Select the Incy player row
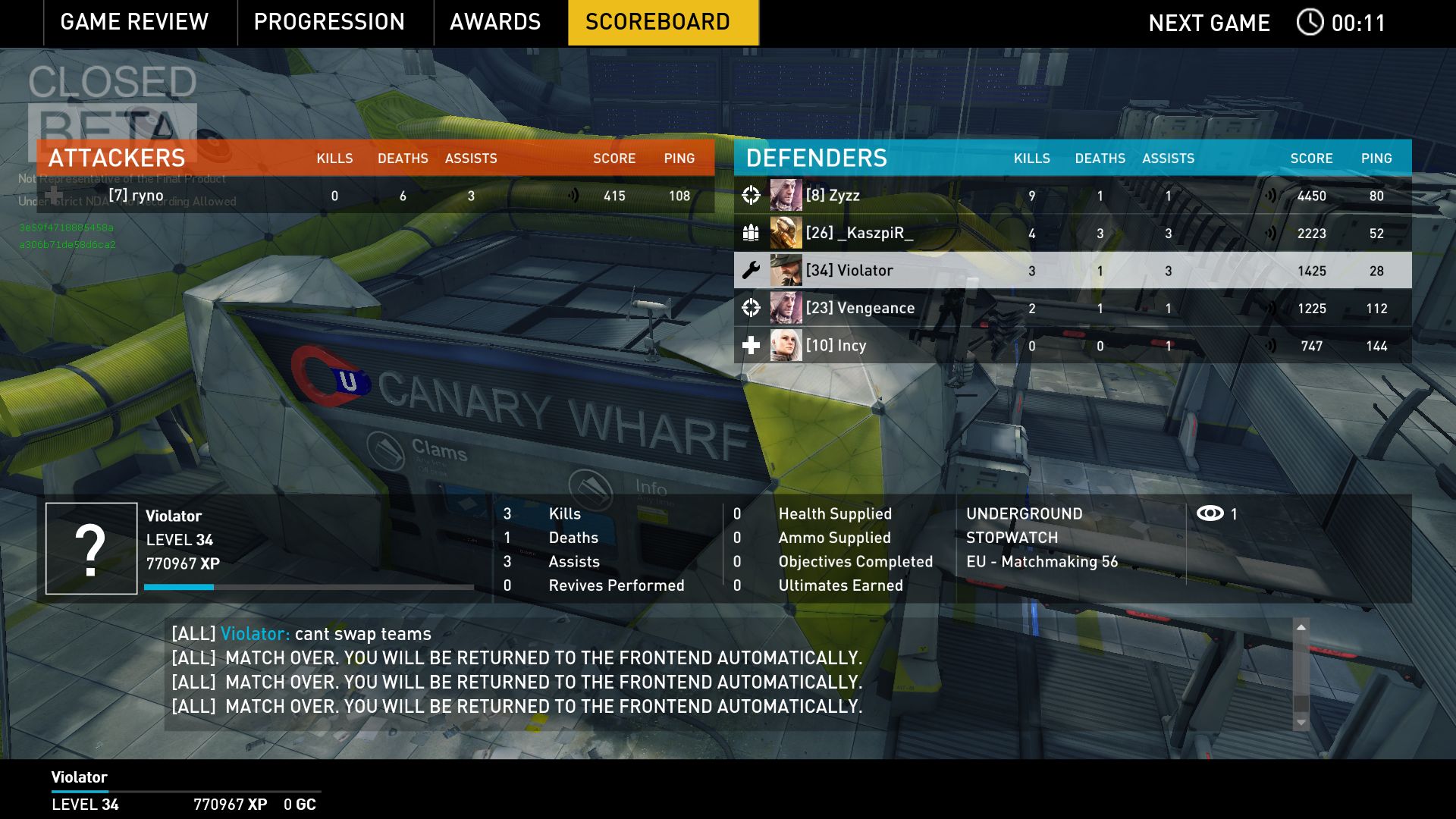Image resolution: width=1456 pixels, height=819 pixels. point(1072,346)
